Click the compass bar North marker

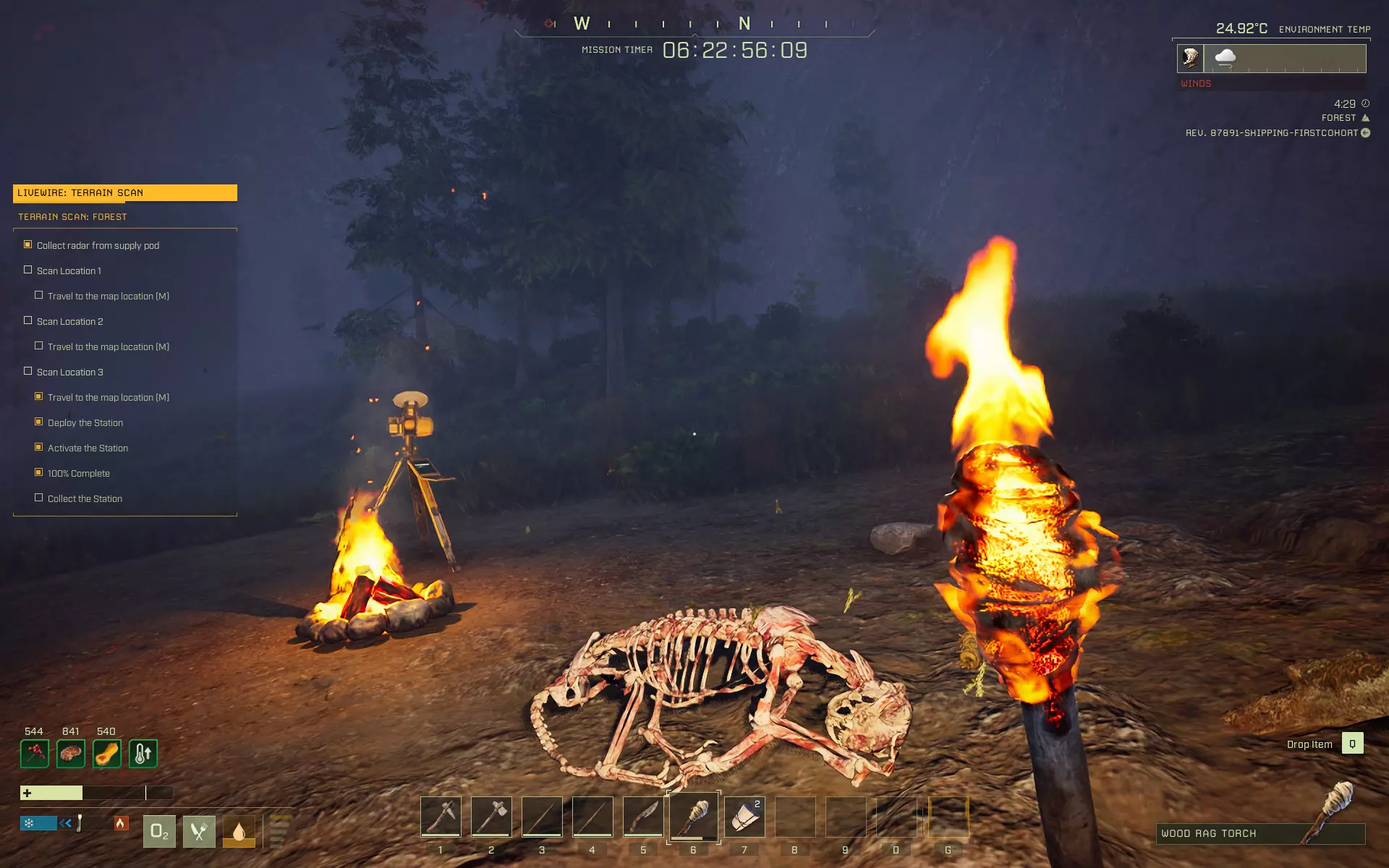(744, 24)
